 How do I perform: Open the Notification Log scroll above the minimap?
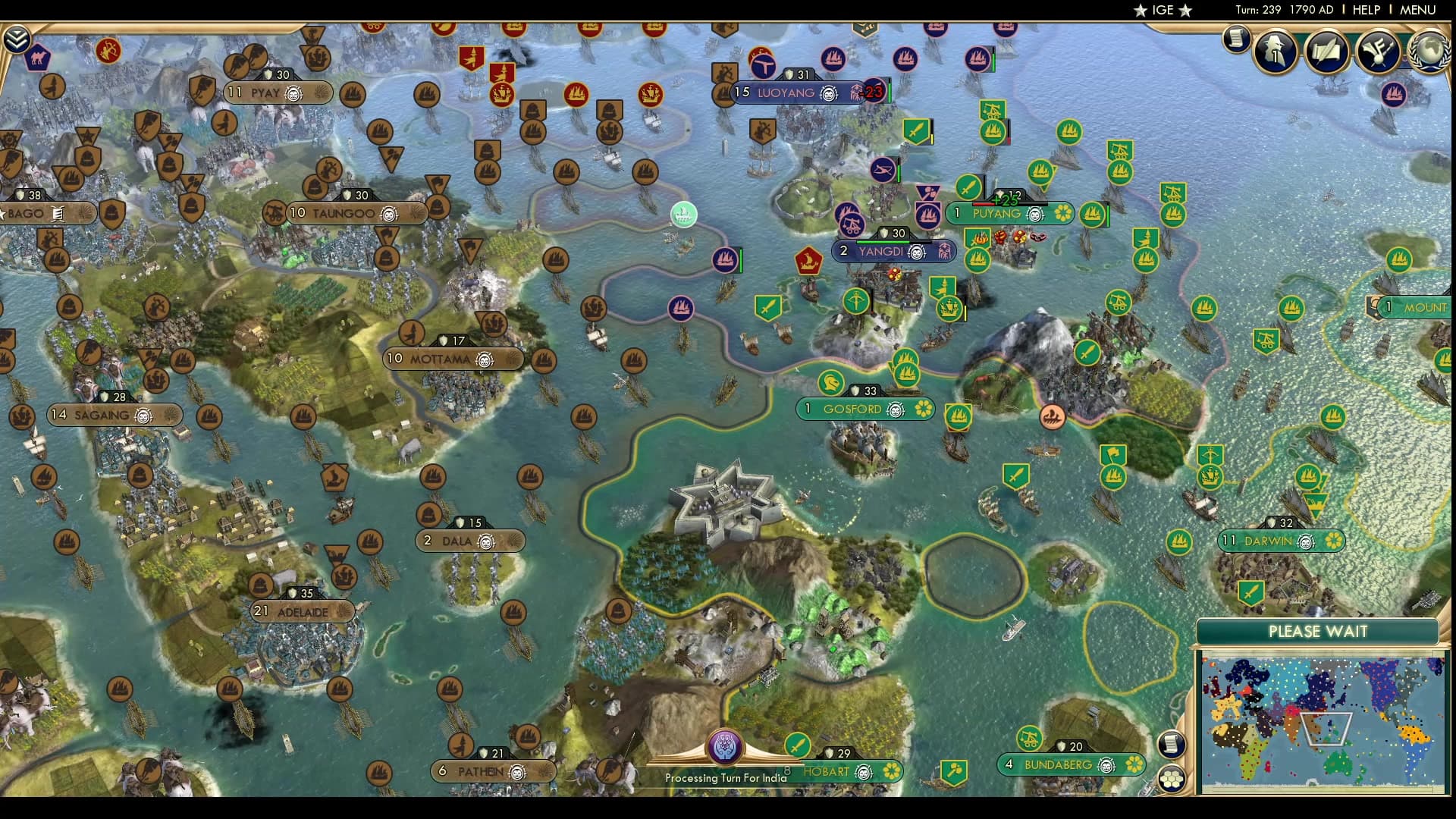click(1171, 745)
